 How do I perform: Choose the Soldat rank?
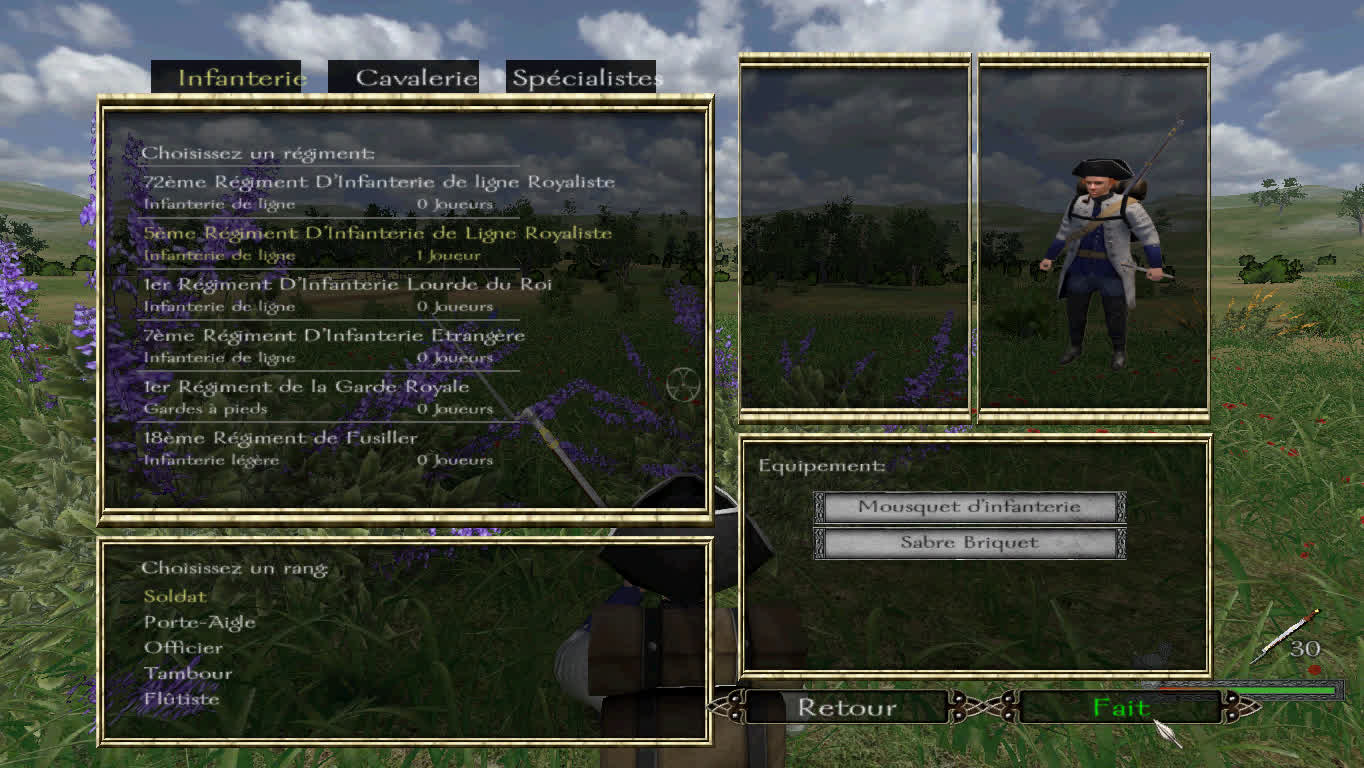(x=175, y=596)
